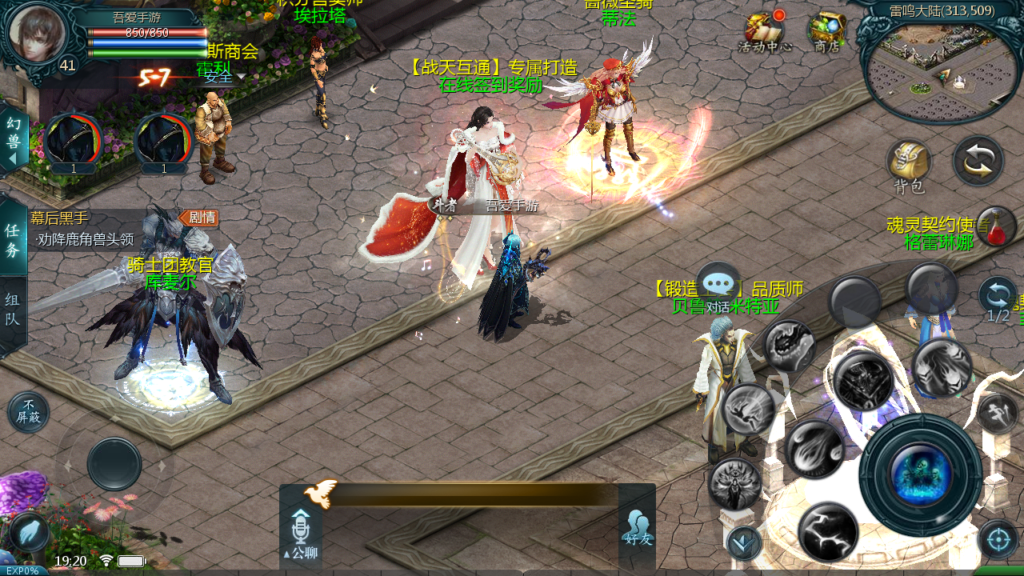Open the 公聊 public chat voice button

tap(300, 532)
